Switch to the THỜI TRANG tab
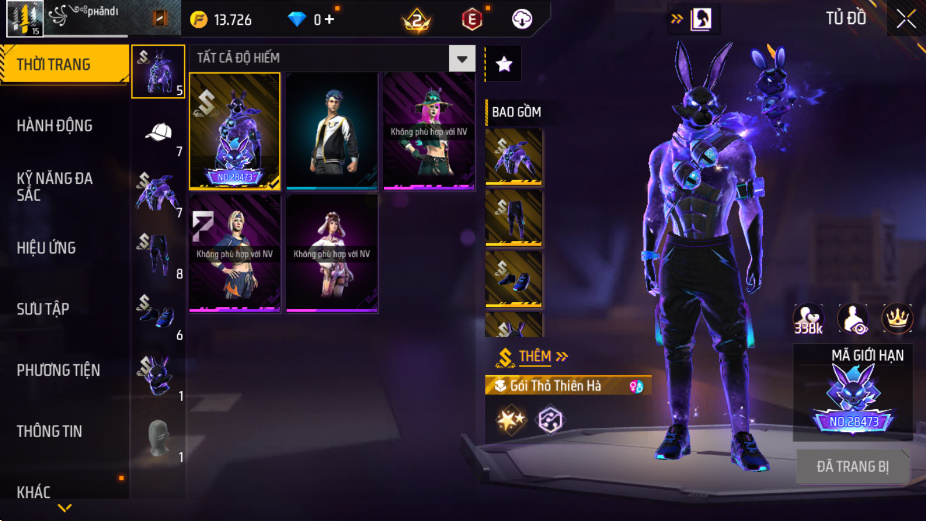 [64, 65]
